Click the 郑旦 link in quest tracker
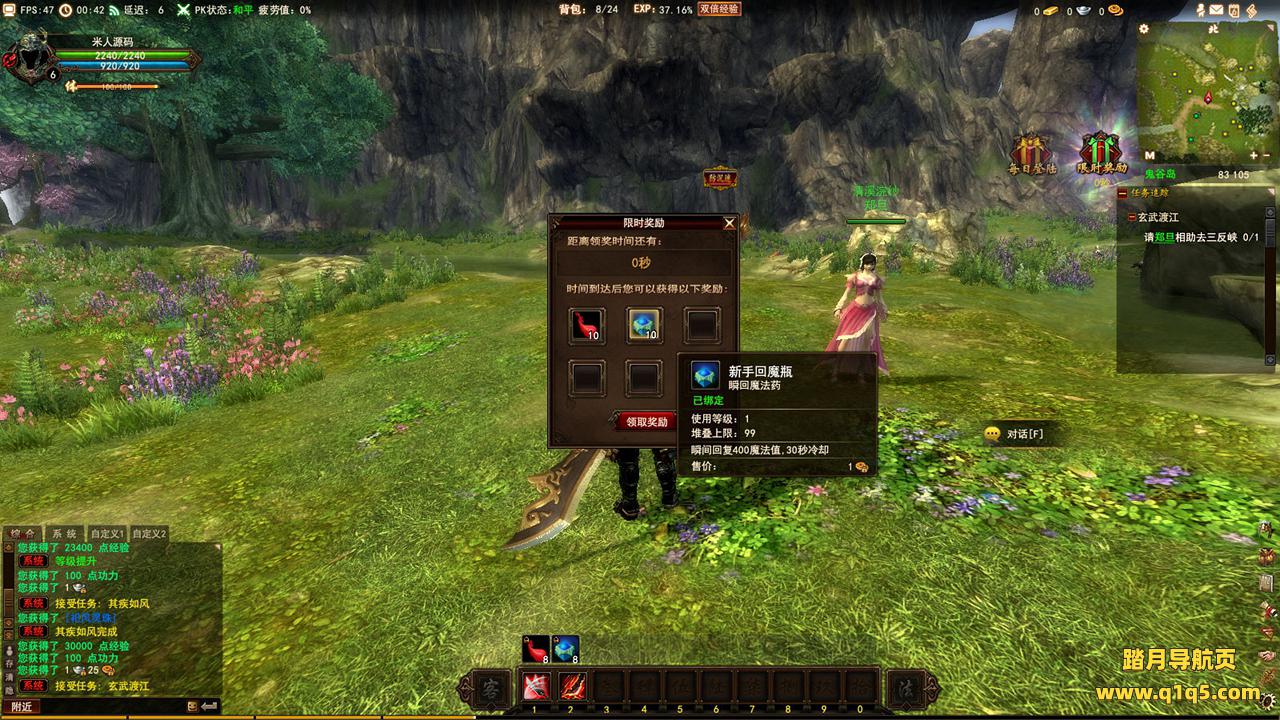The image size is (1280, 720). click(1163, 238)
